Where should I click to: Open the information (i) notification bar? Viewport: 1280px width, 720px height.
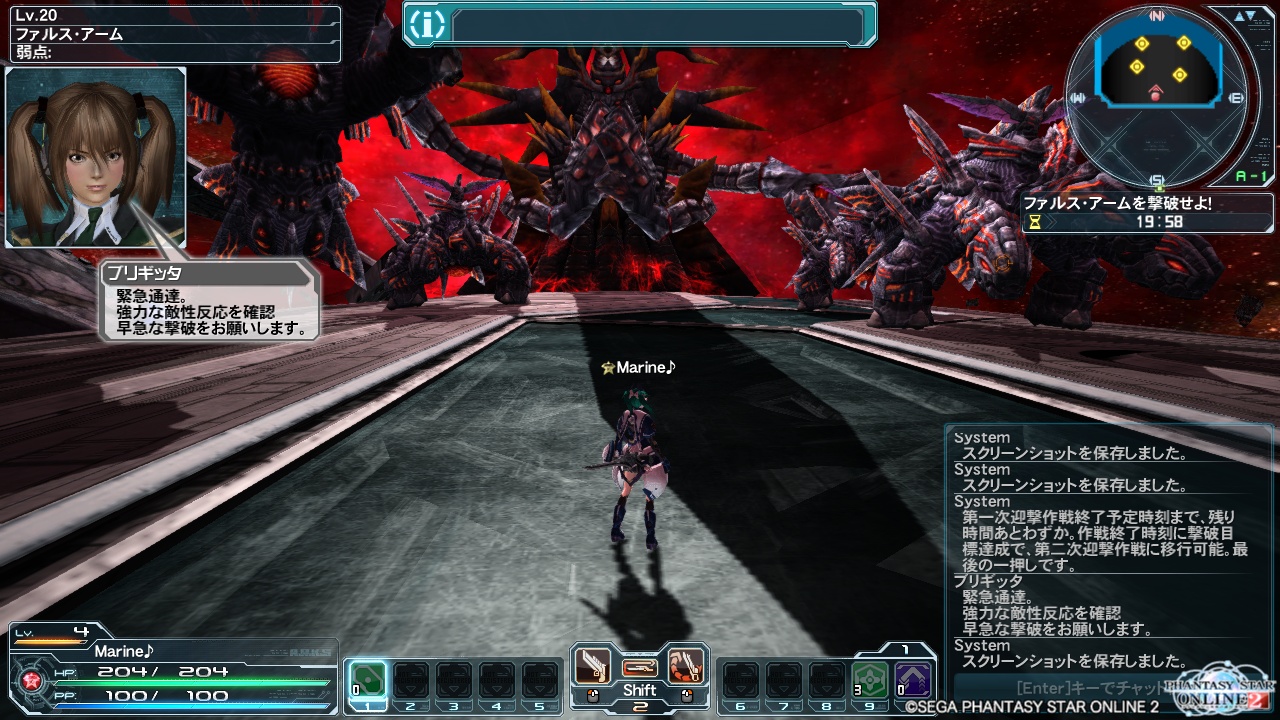tap(640, 25)
